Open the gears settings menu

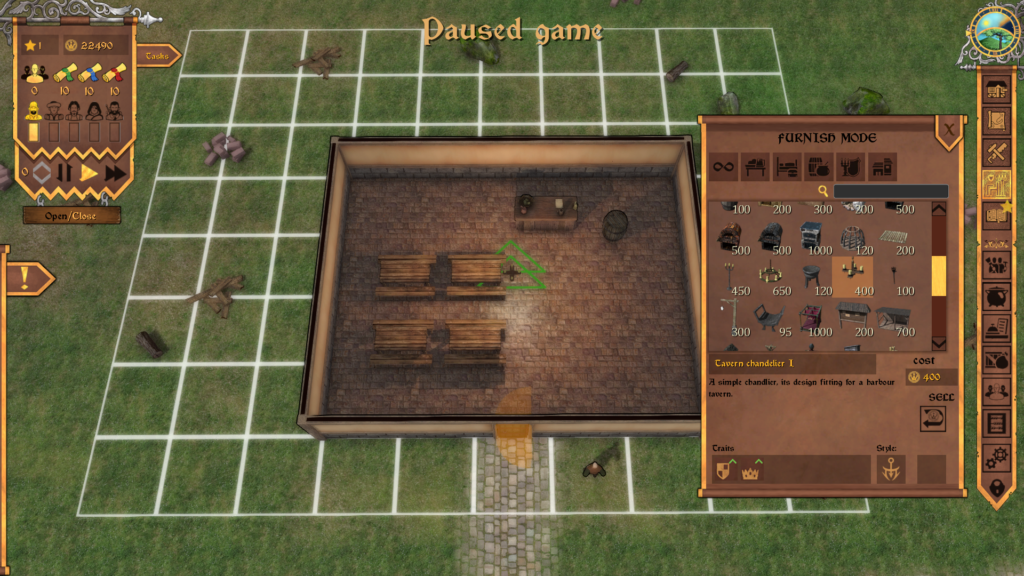tap(997, 456)
